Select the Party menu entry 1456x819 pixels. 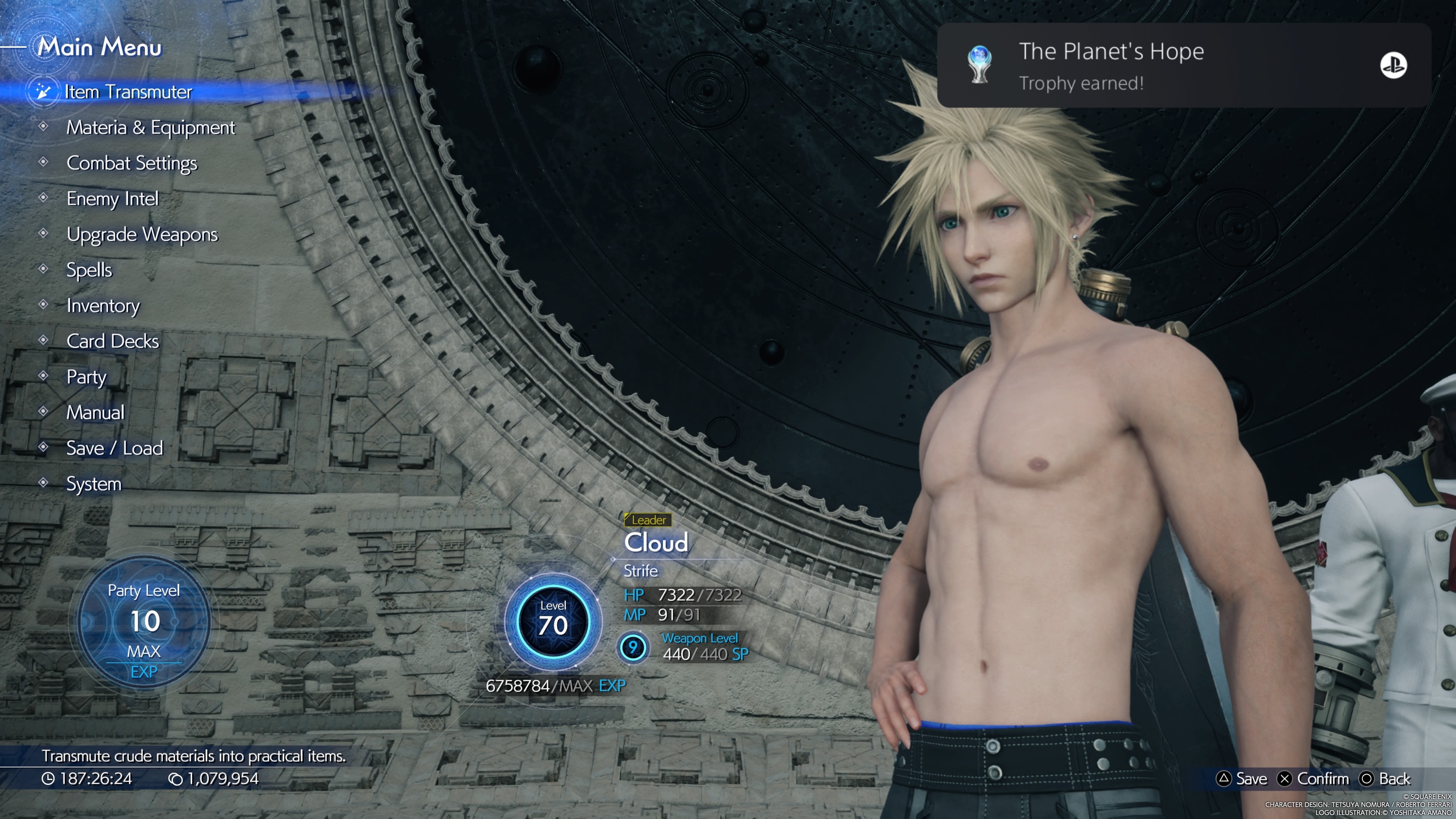86,377
